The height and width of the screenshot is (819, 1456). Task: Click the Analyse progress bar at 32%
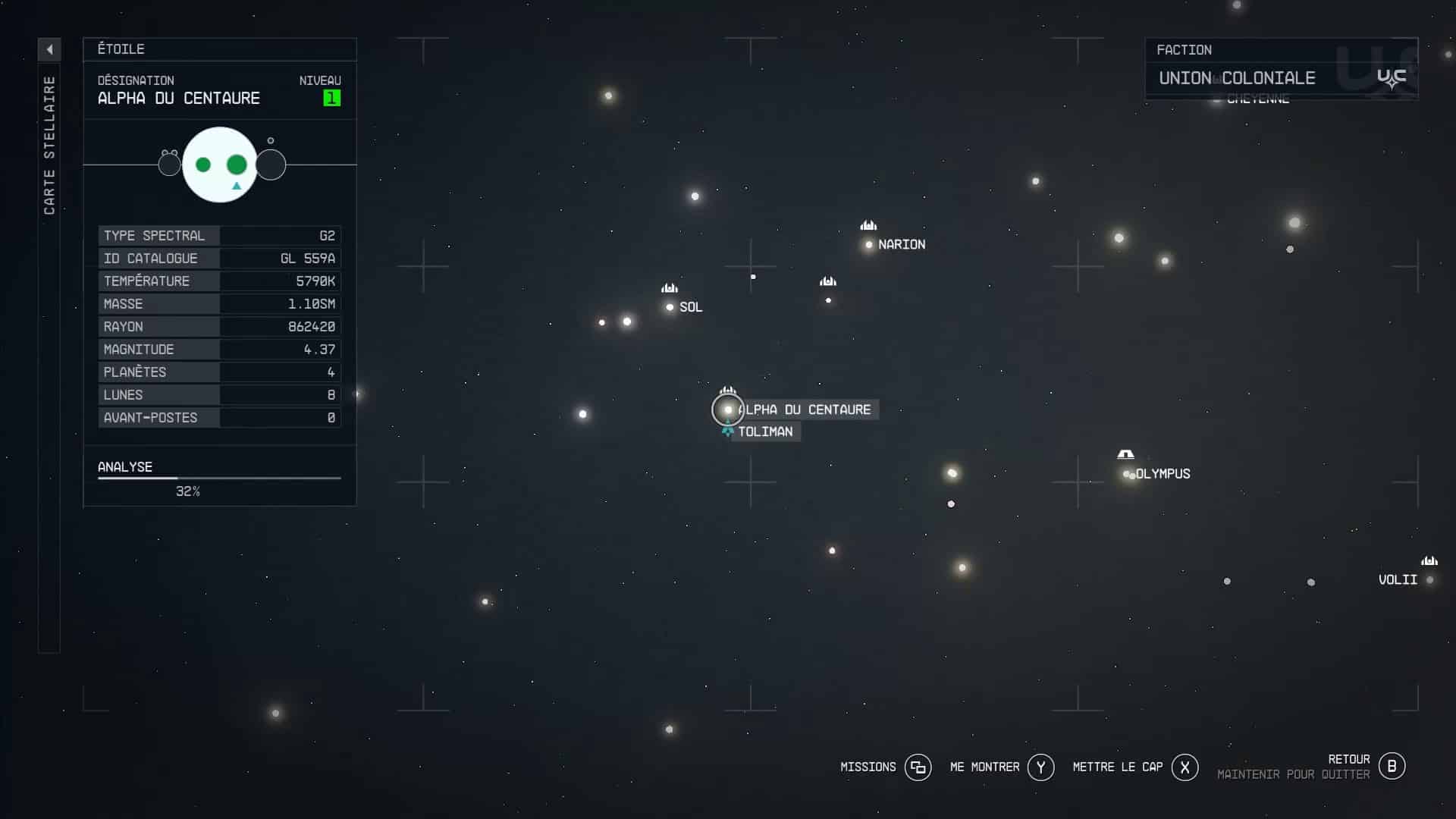point(218,479)
